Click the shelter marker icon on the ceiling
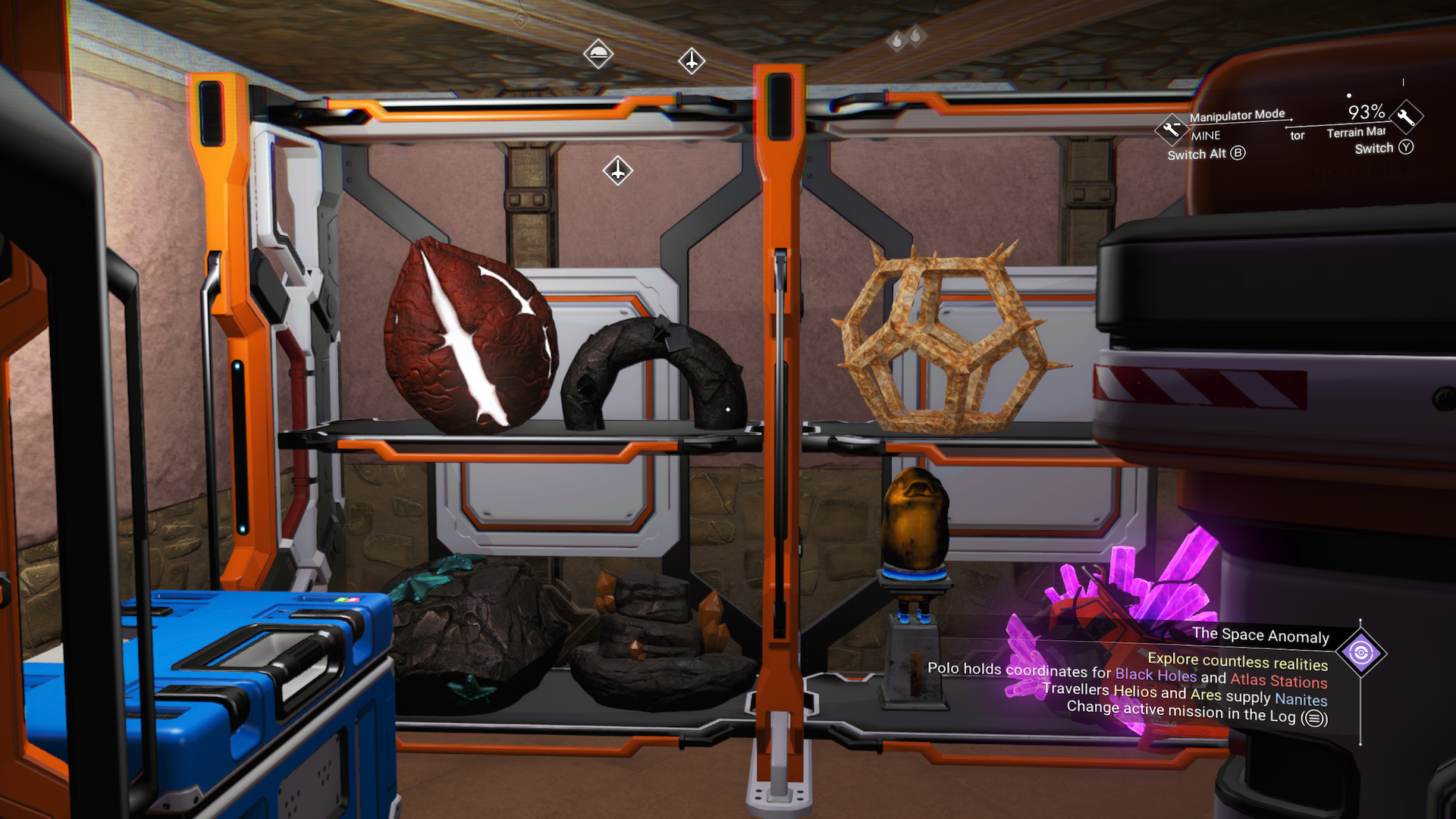Viewport: 1456px width, 819px height. coord(598,55)
